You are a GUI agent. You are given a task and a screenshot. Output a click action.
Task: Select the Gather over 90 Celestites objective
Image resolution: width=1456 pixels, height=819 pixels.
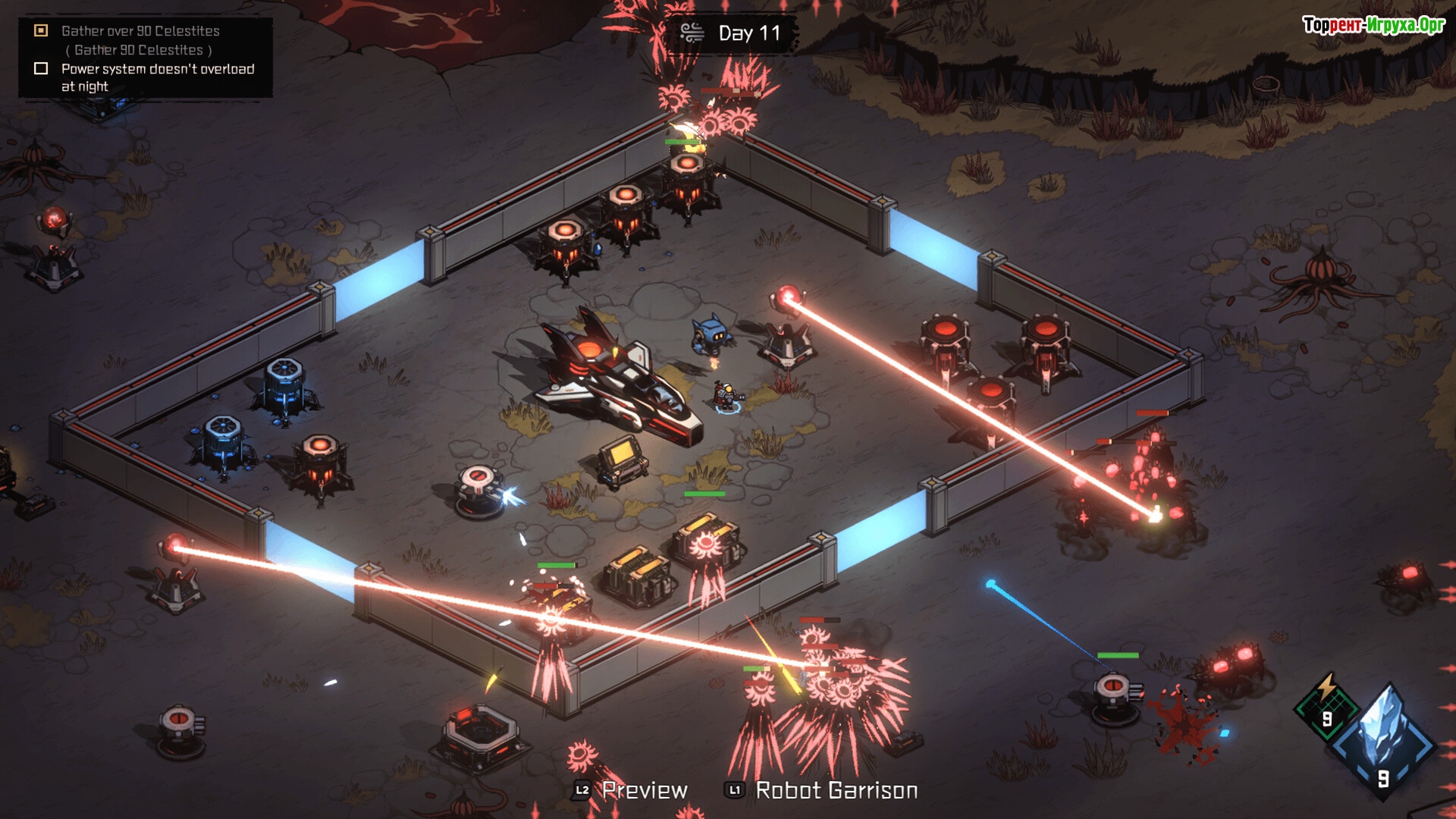click(x=140, y=31)
